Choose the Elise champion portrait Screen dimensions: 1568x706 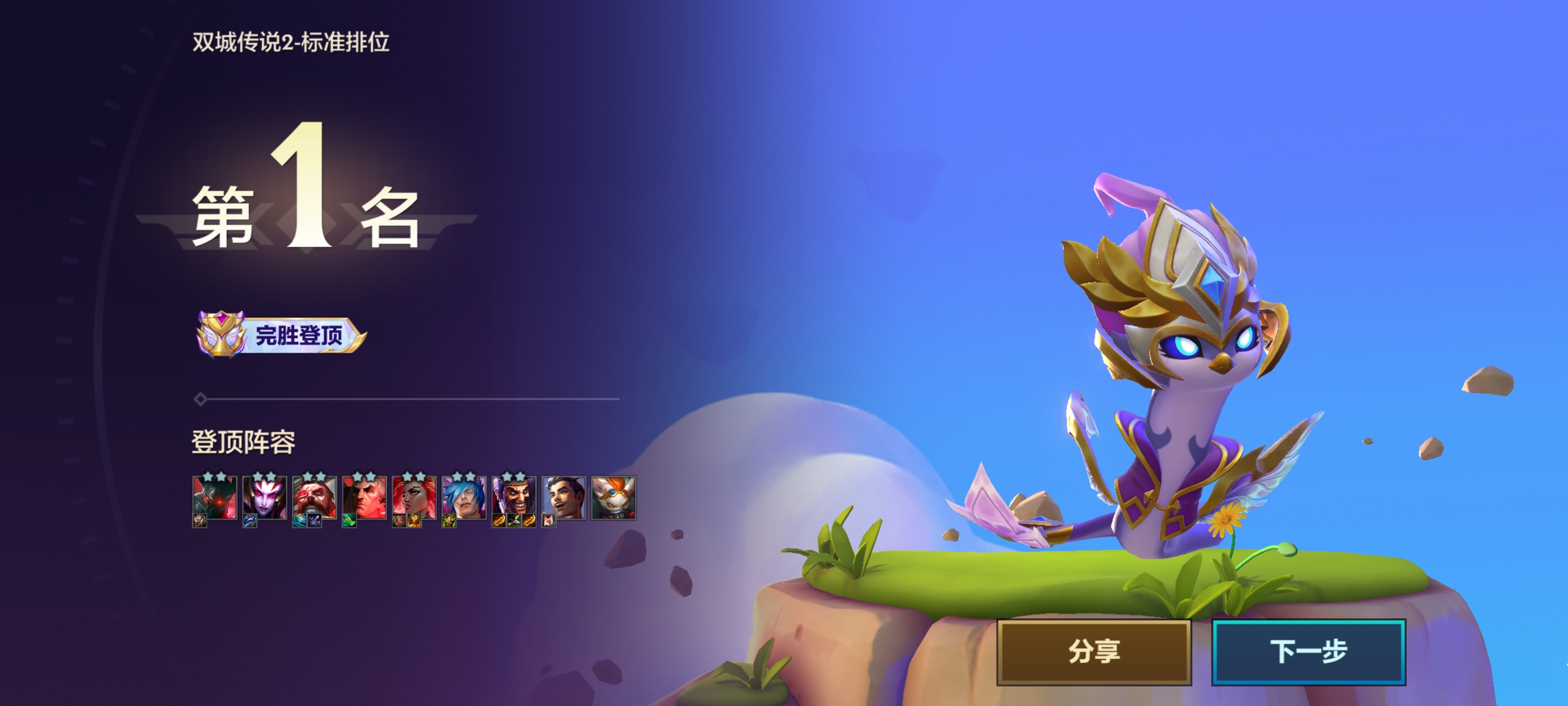click(264, 498)
